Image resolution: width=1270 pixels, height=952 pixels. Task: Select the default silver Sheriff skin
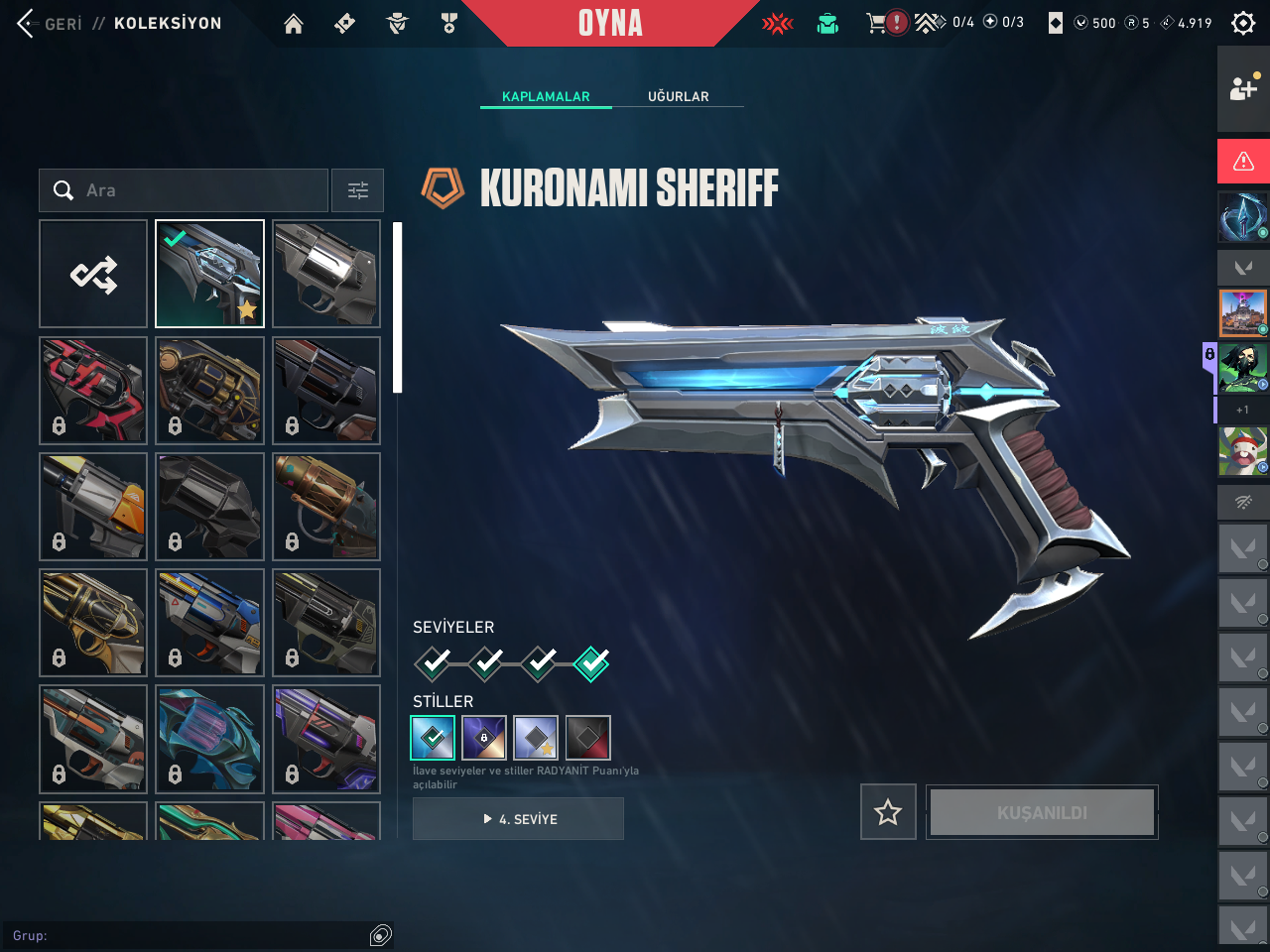326,274
